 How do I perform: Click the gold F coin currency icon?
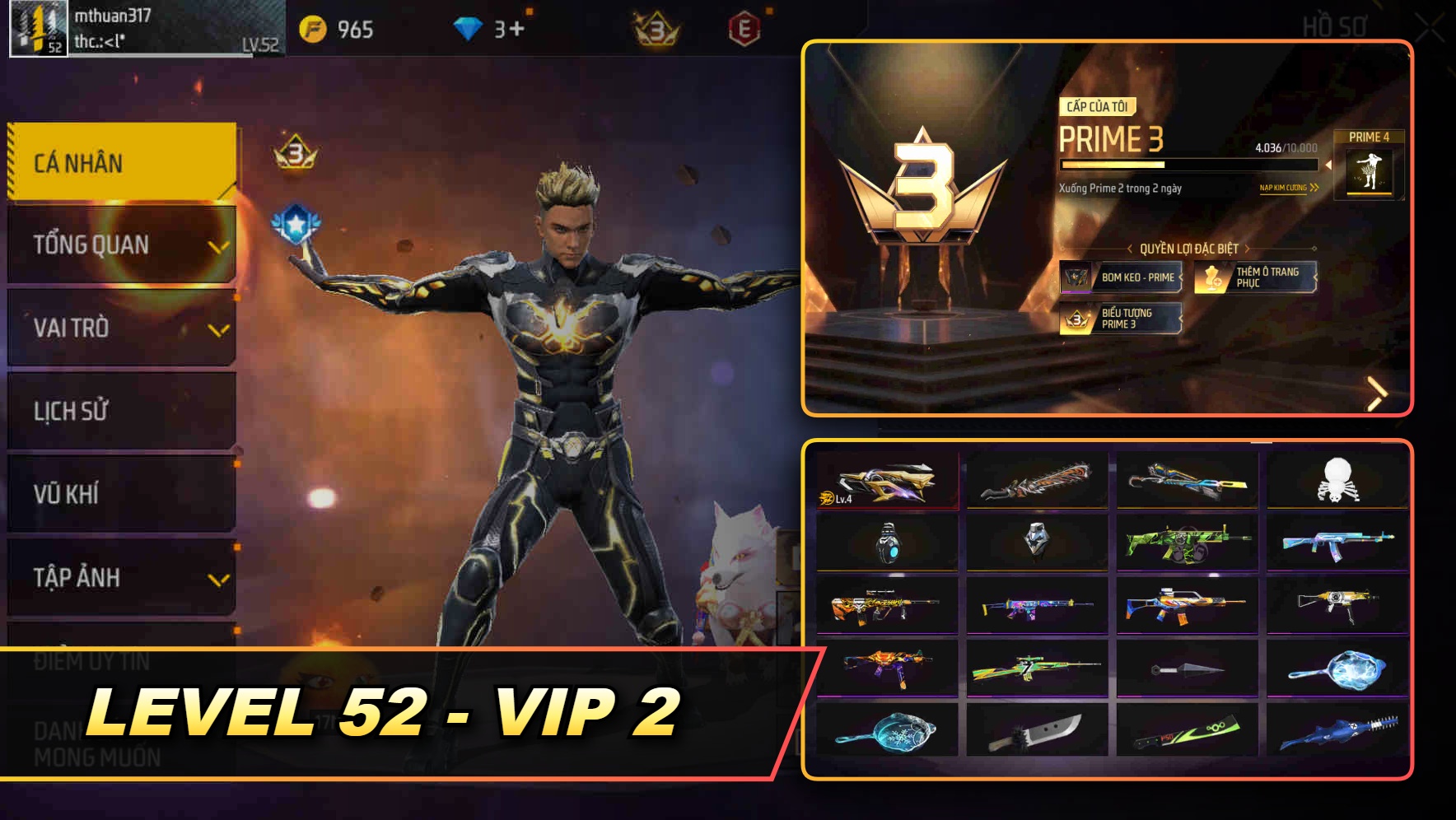click(x=314, y=27)
